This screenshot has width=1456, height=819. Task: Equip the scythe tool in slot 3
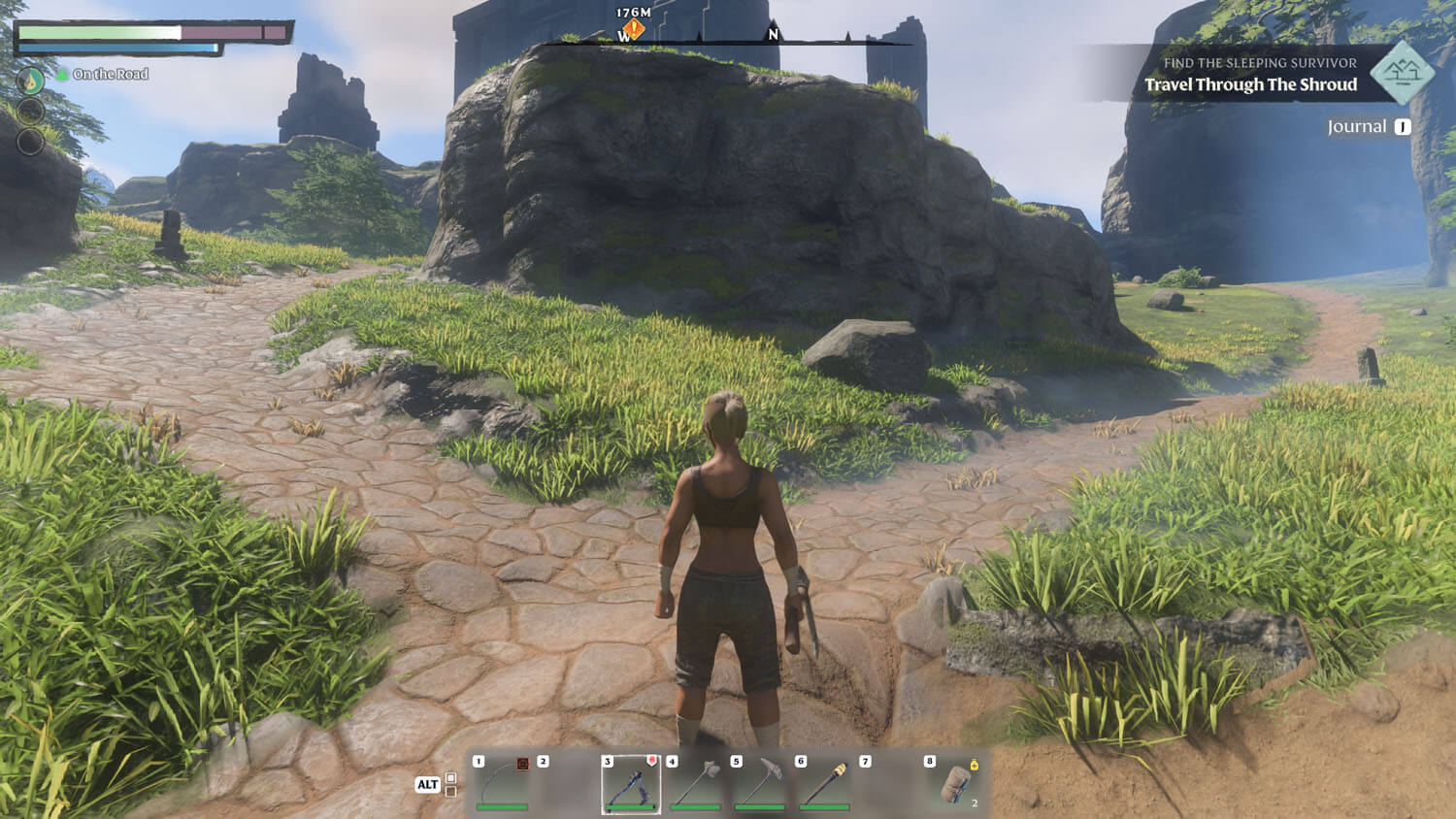click(631, 783)
